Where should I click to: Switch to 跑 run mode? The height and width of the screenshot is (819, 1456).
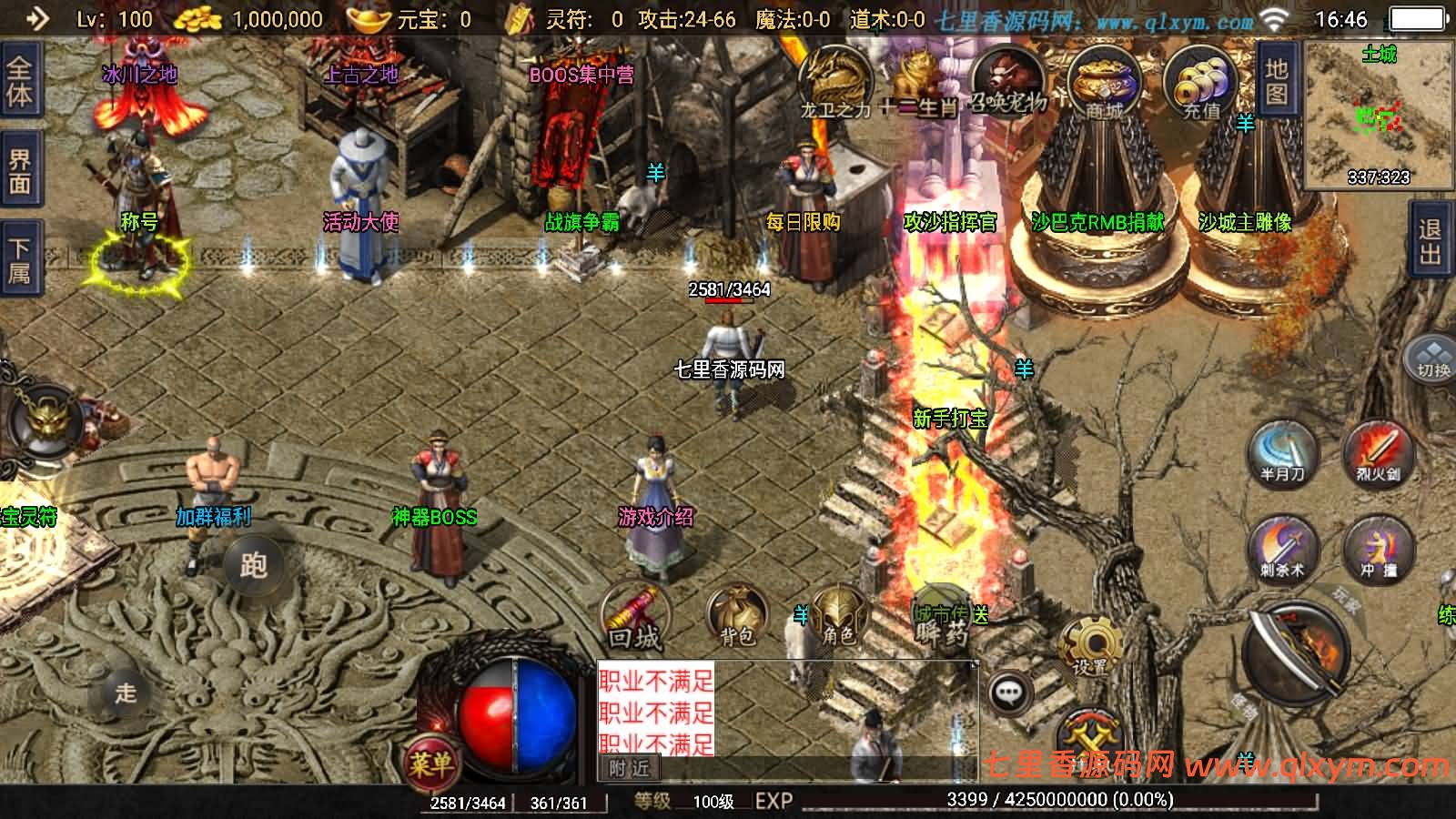click(253, 565)
